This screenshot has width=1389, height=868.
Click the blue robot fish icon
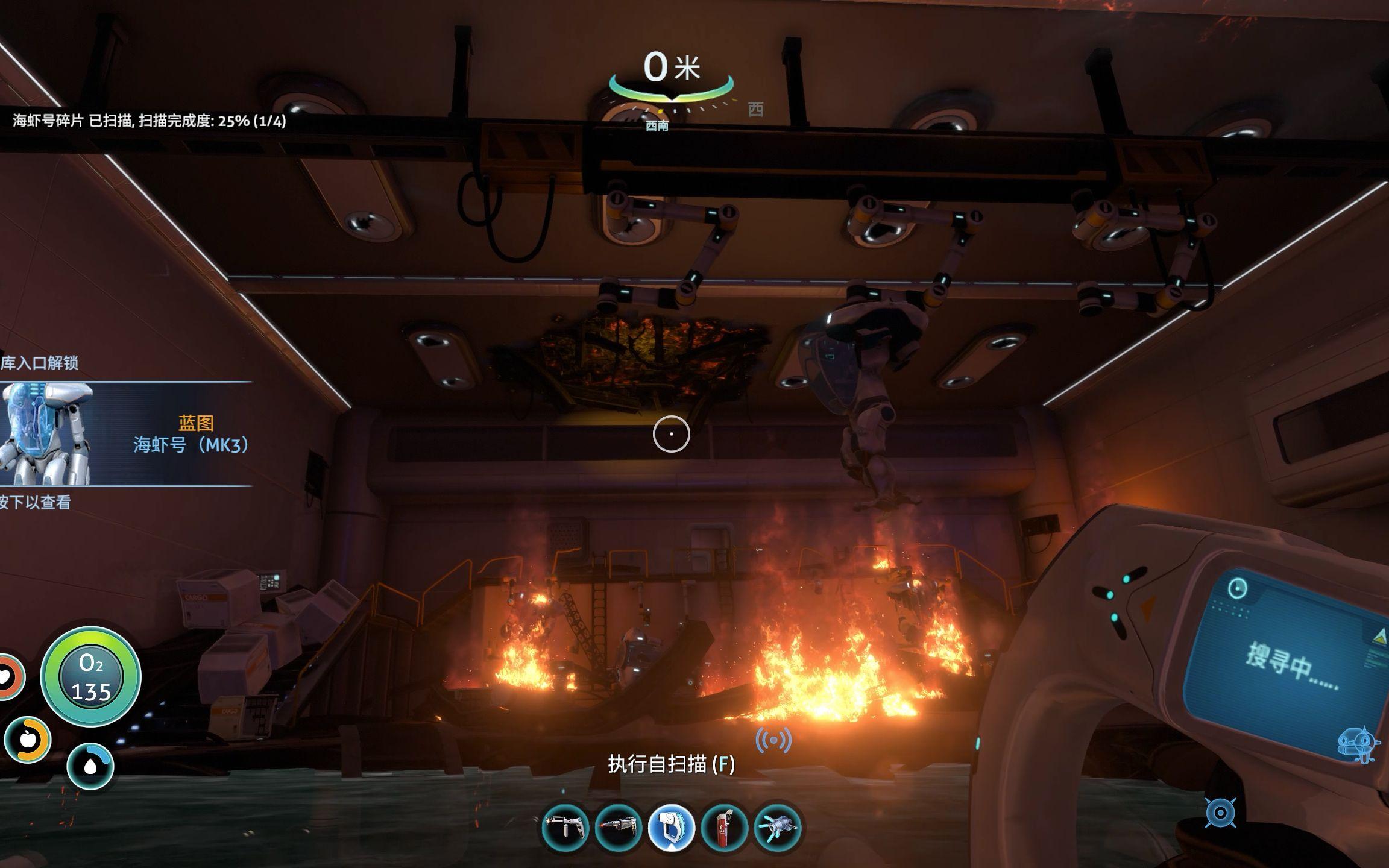coord(1356,745)
